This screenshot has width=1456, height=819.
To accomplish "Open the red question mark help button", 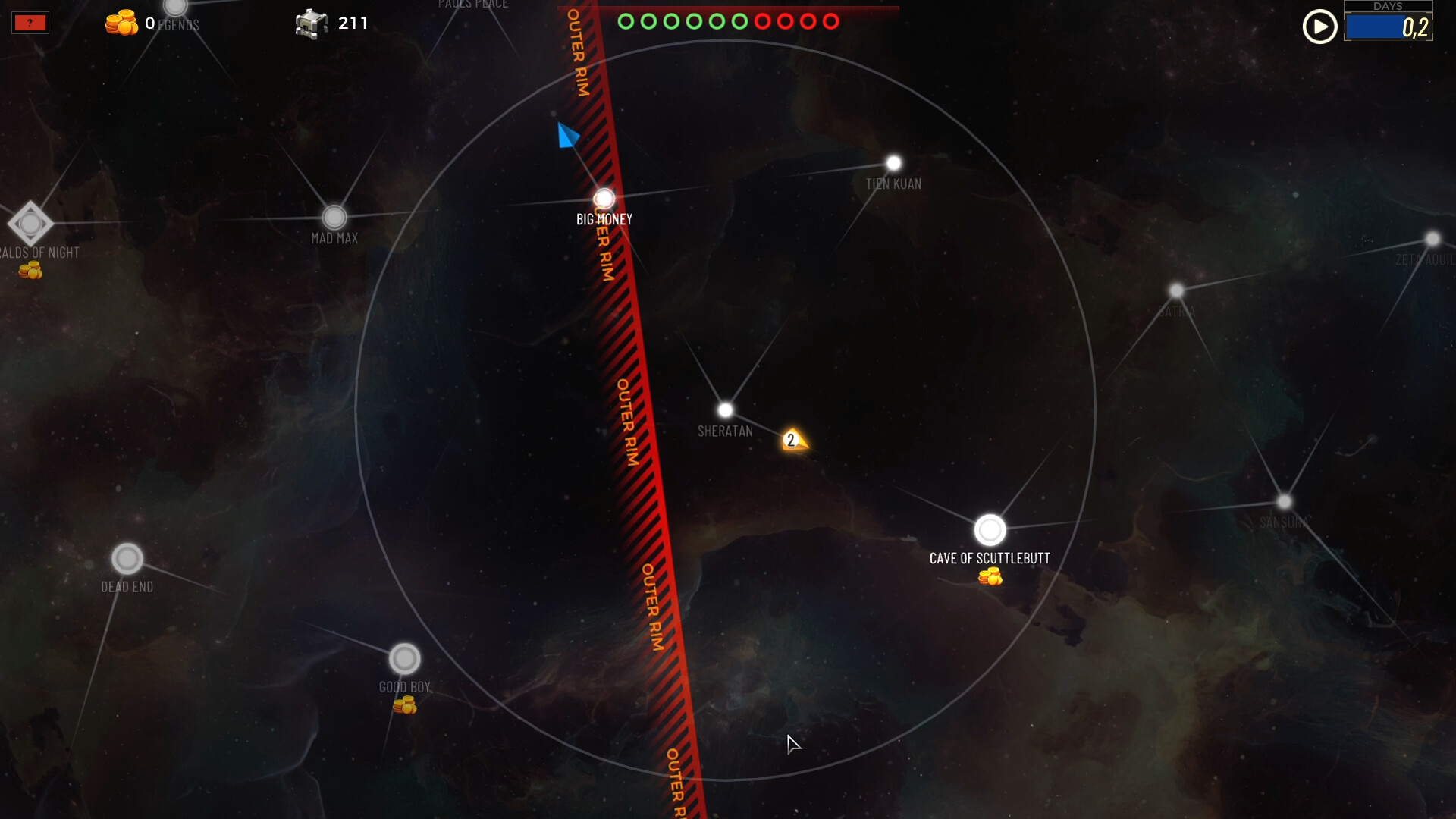I will pyautogui.click(x=30, y=23).
